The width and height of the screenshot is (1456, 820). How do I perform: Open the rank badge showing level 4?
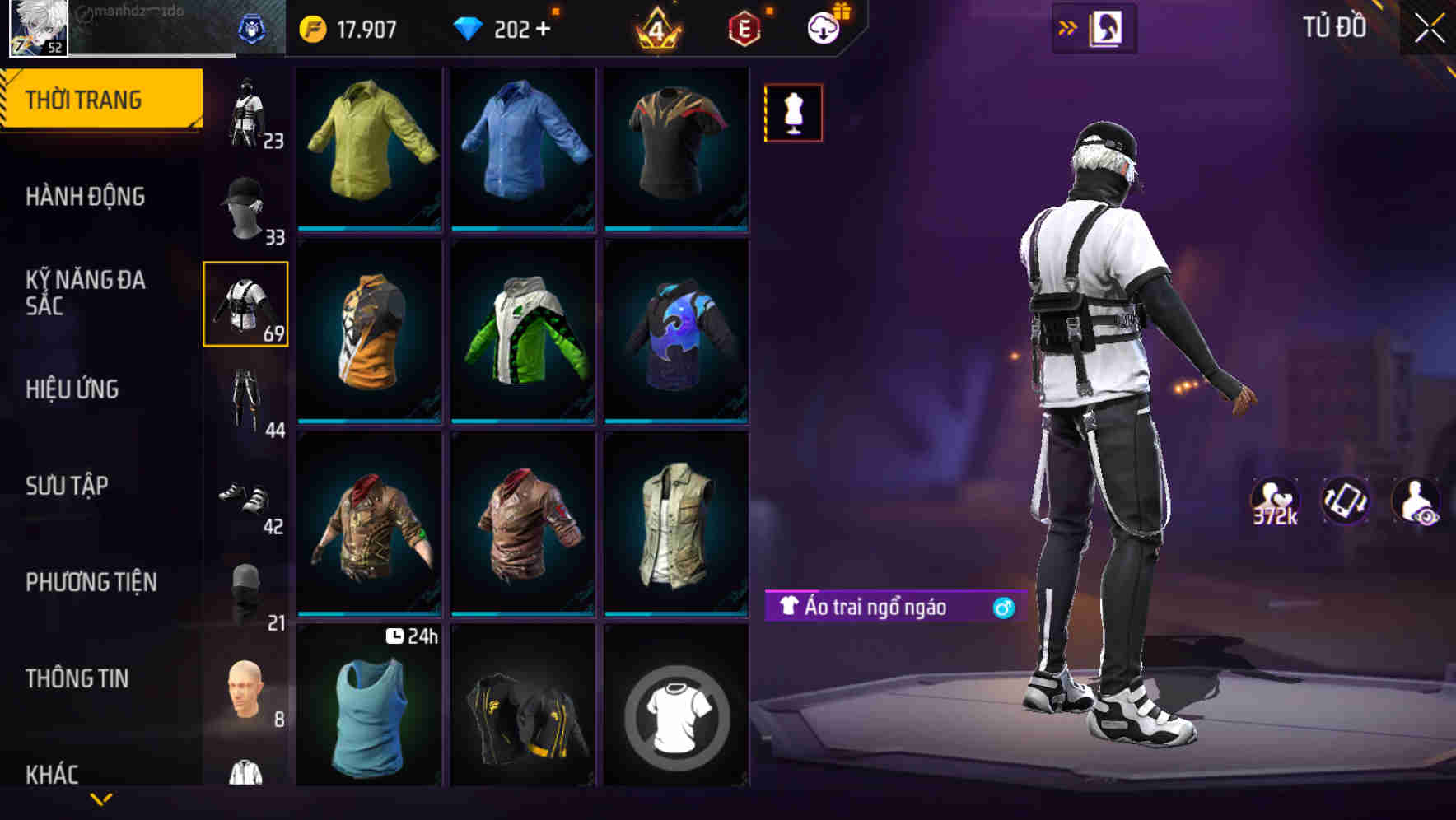[x=653, y=29]
